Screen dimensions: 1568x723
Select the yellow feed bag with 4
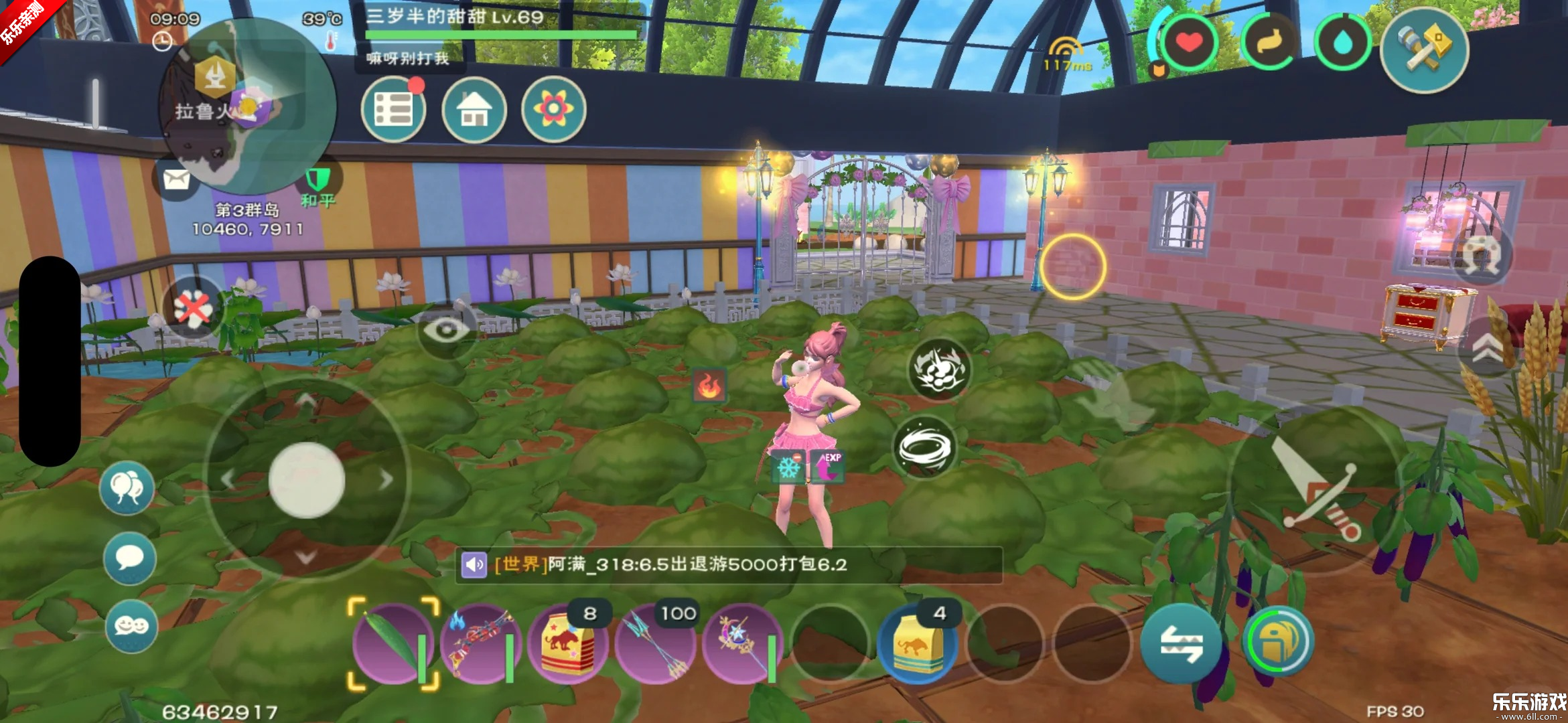[x=918, y=644]
